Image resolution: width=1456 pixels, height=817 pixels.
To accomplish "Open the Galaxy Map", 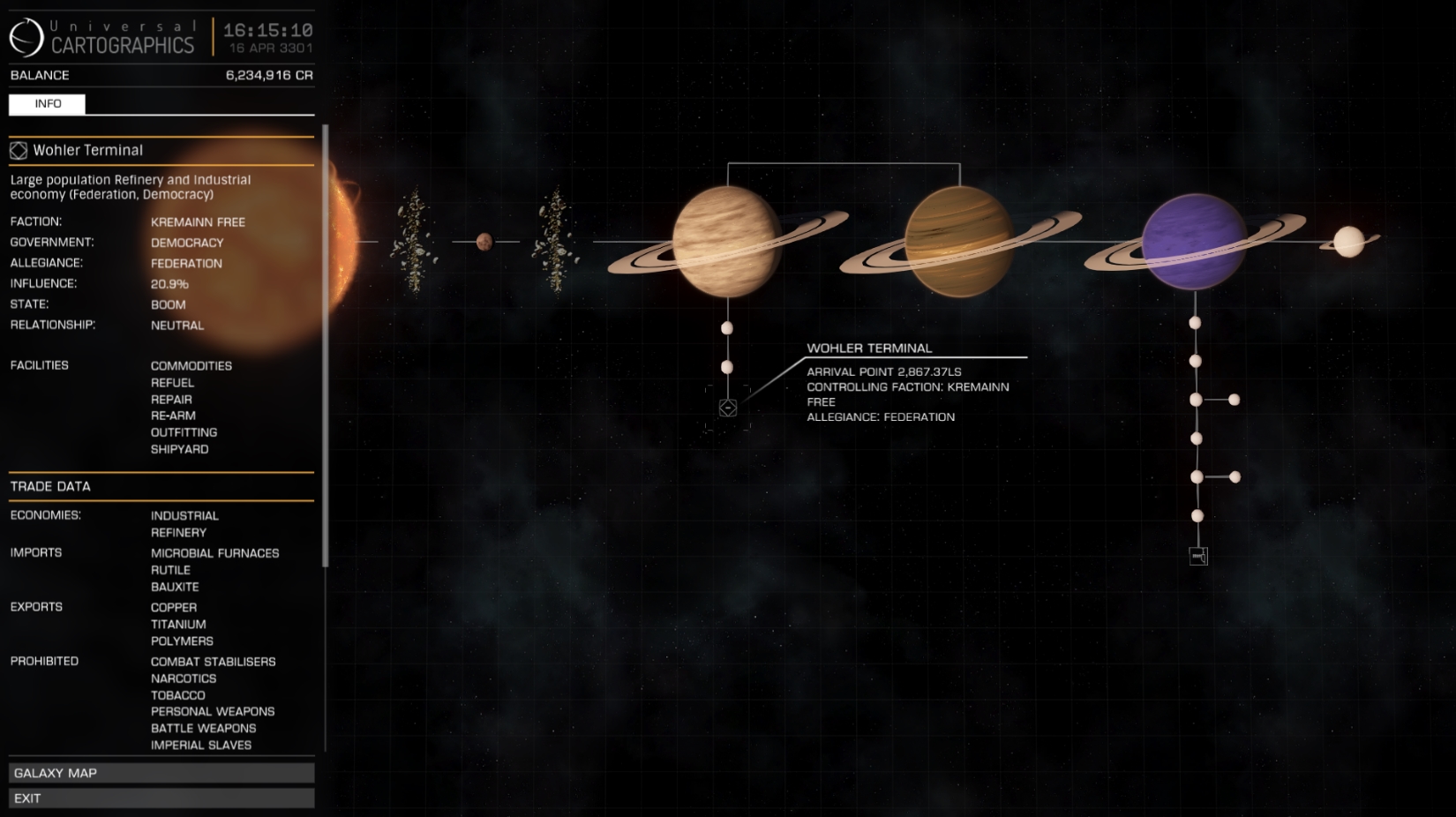I will tap(161, 773).
